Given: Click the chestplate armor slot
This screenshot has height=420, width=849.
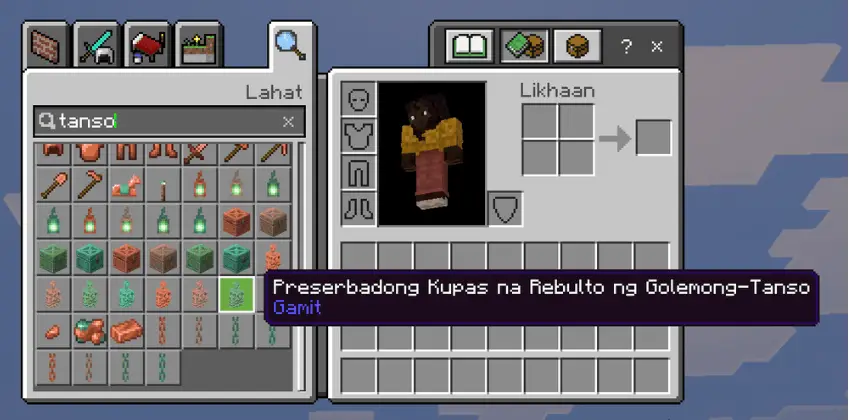Looking at the screenshot, I should click(358, 137).
